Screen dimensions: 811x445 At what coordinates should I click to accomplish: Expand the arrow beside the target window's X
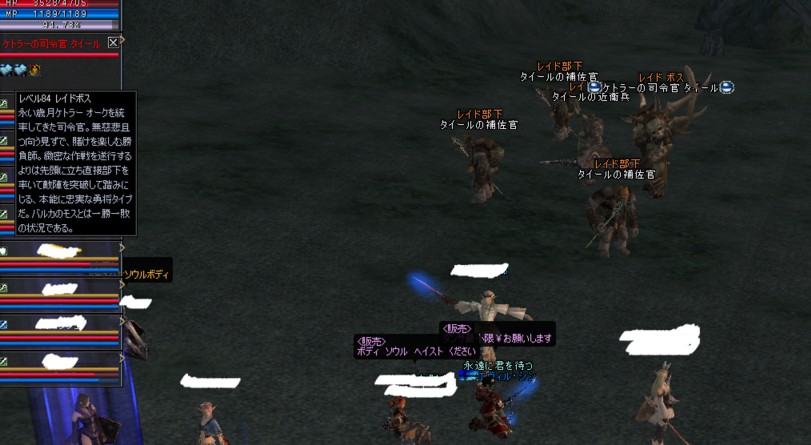pyautogui.click(x=123, y=43)
